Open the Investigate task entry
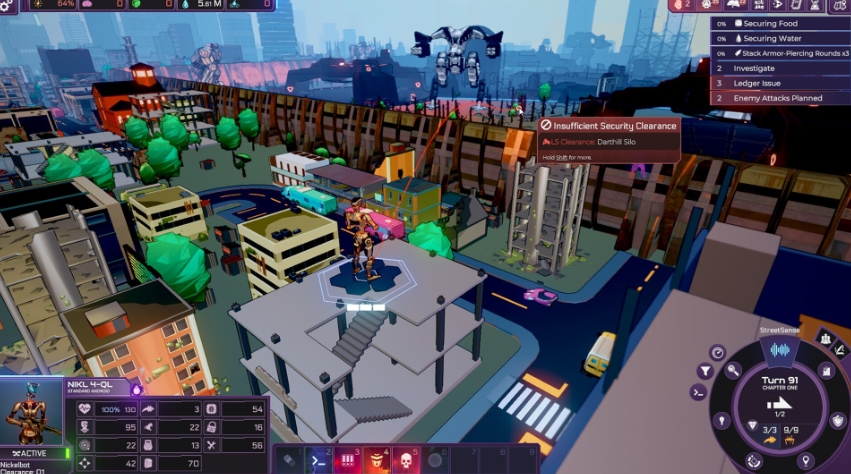Image resolution: width=851 pixels, height=474 pixels. [x=755, y=68]
